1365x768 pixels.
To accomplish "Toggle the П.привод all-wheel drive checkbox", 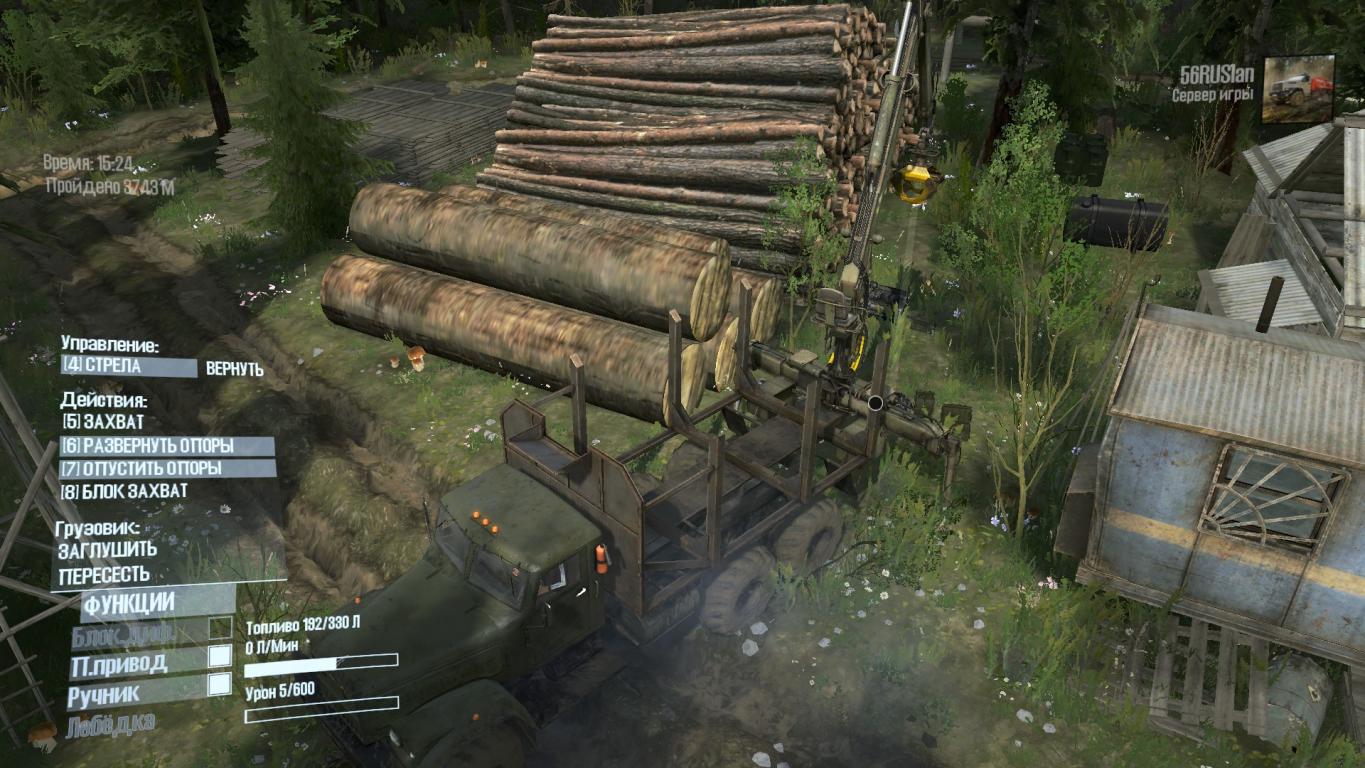I will click(219, 657).
